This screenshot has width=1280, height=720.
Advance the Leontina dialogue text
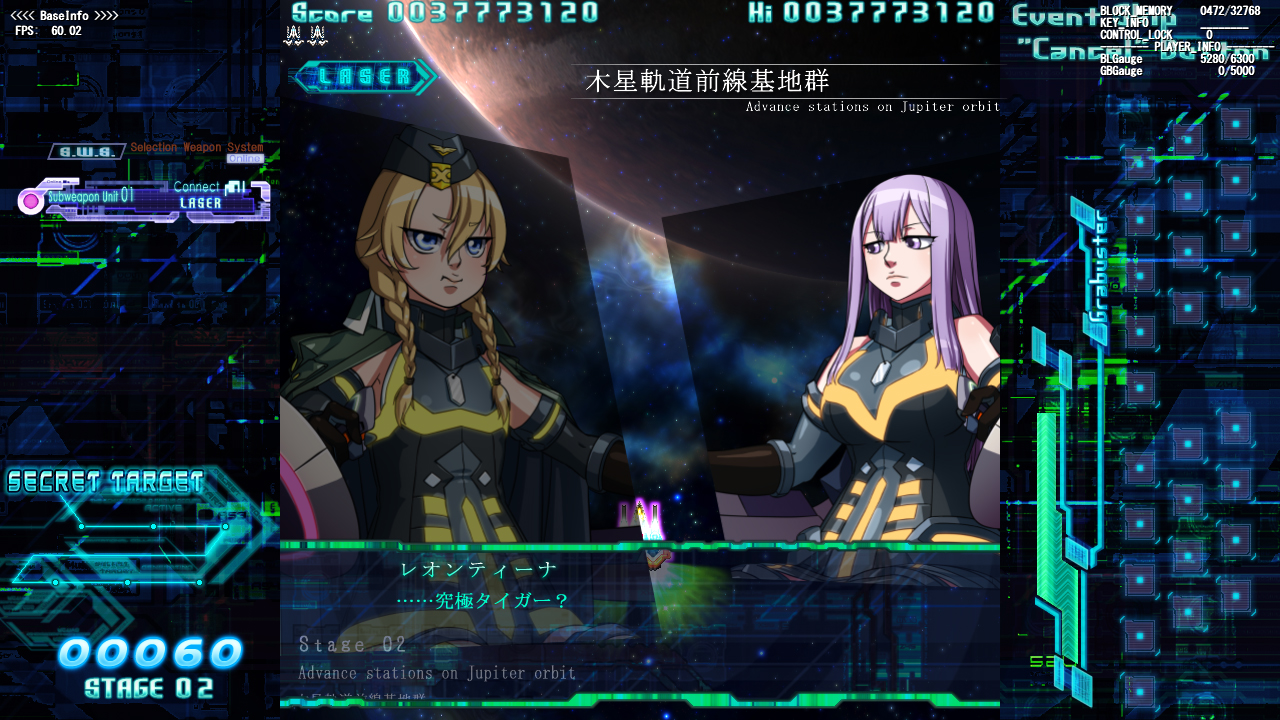coord(480,600)
